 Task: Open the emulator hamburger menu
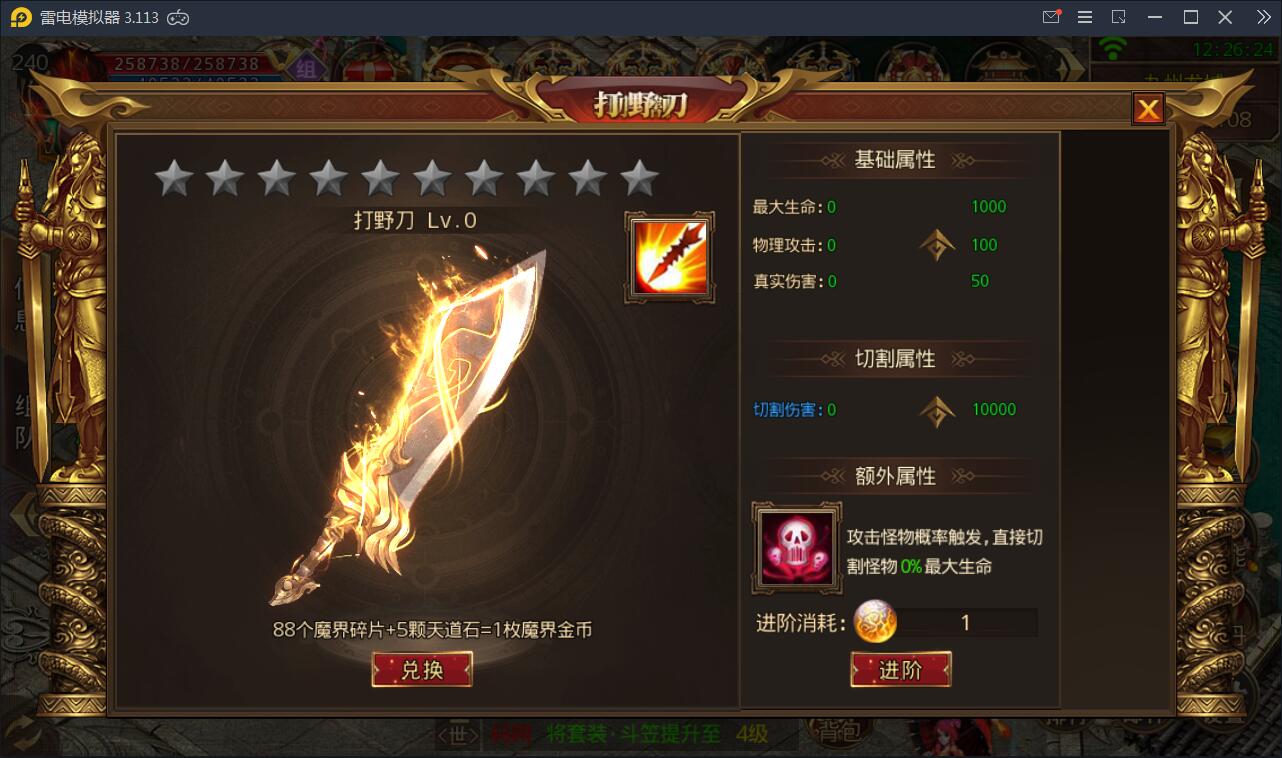click(1084, 16)
